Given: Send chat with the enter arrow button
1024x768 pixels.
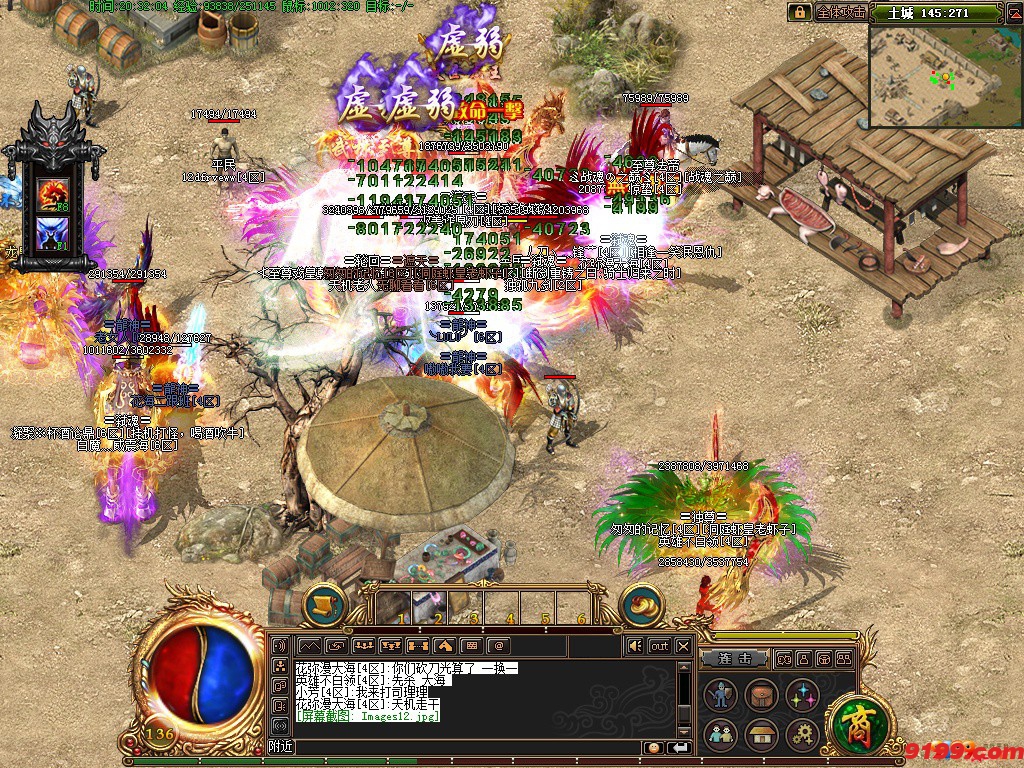Looking at the screenshot, I should [680, 747].
